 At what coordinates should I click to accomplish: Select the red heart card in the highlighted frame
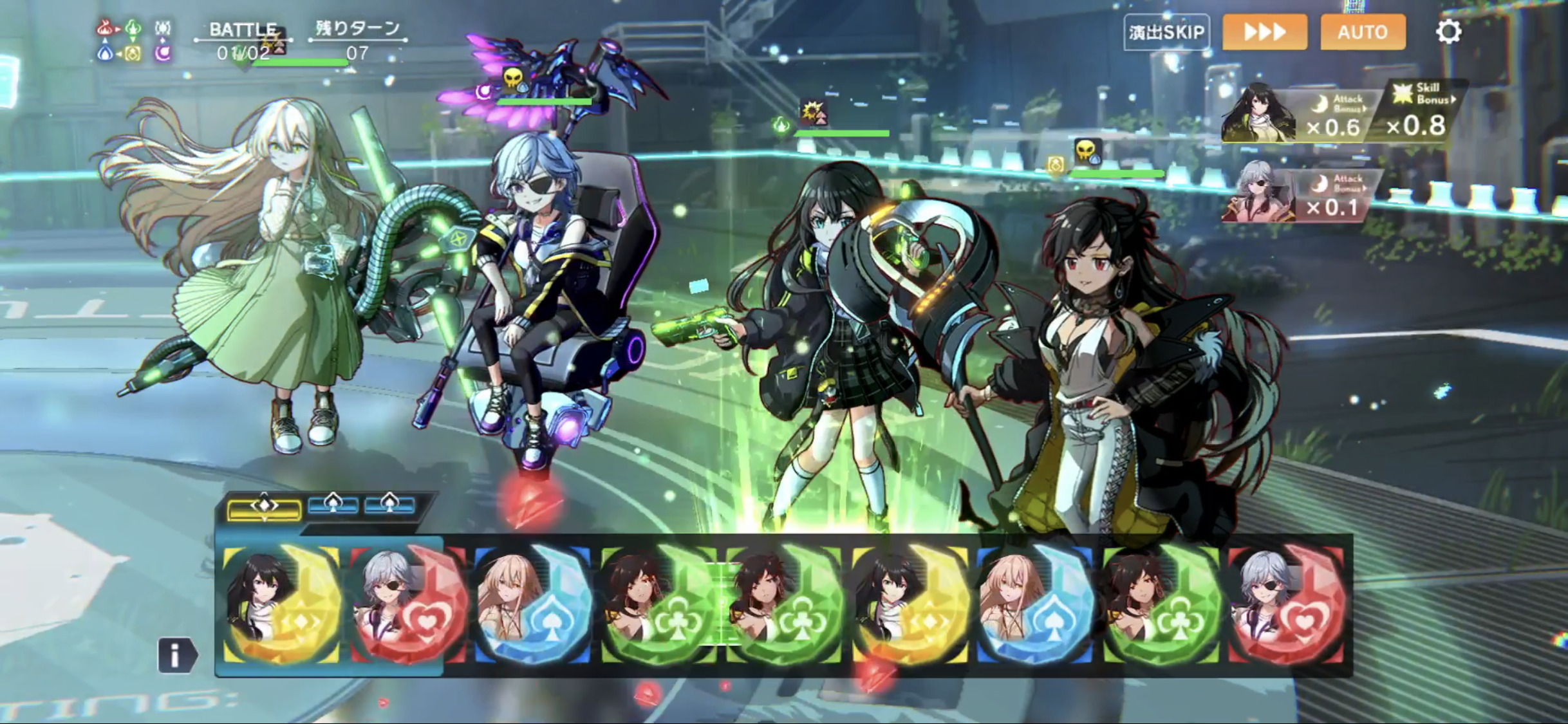pos(407,605)
